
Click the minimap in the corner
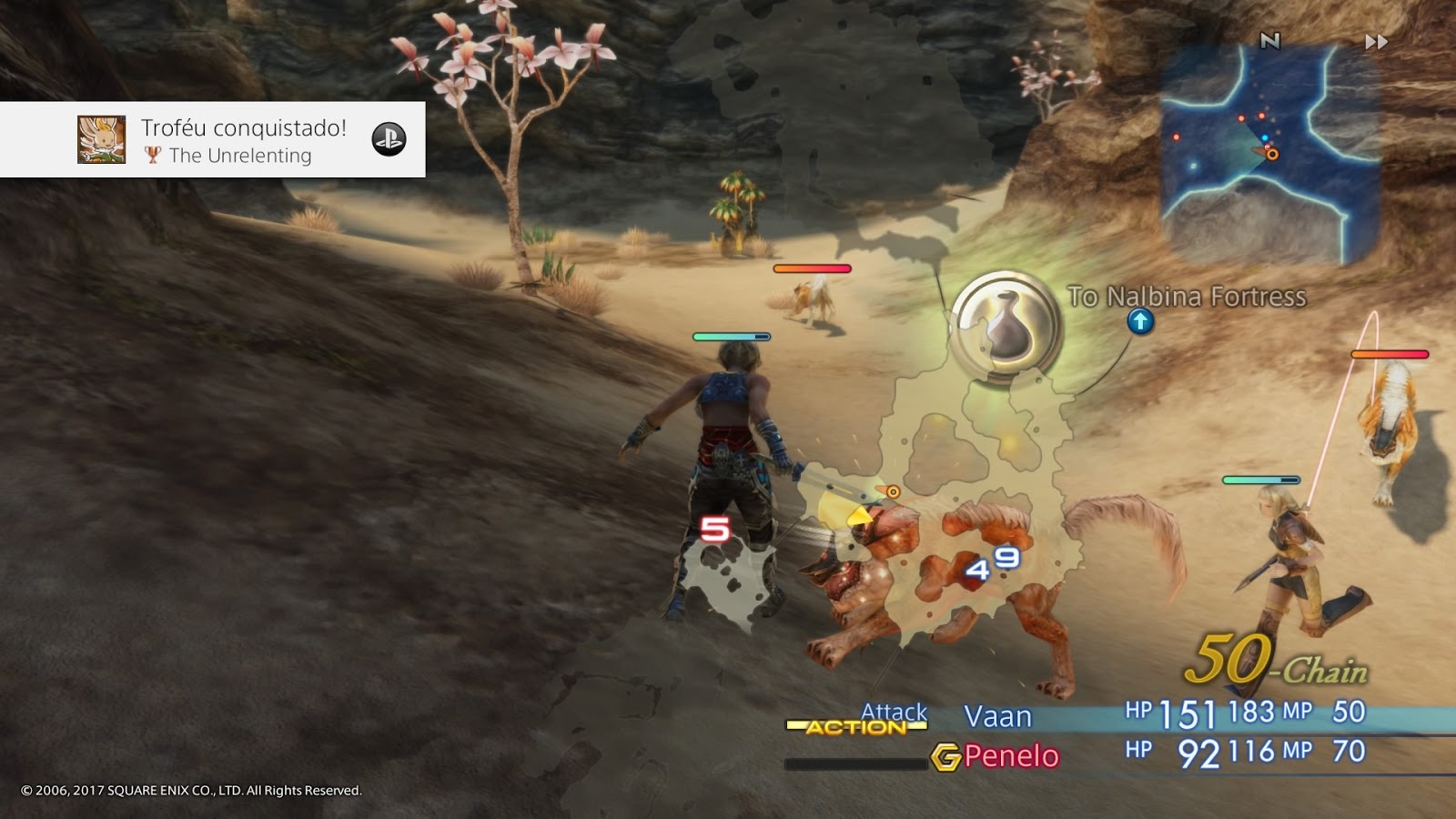[1270, 155]
